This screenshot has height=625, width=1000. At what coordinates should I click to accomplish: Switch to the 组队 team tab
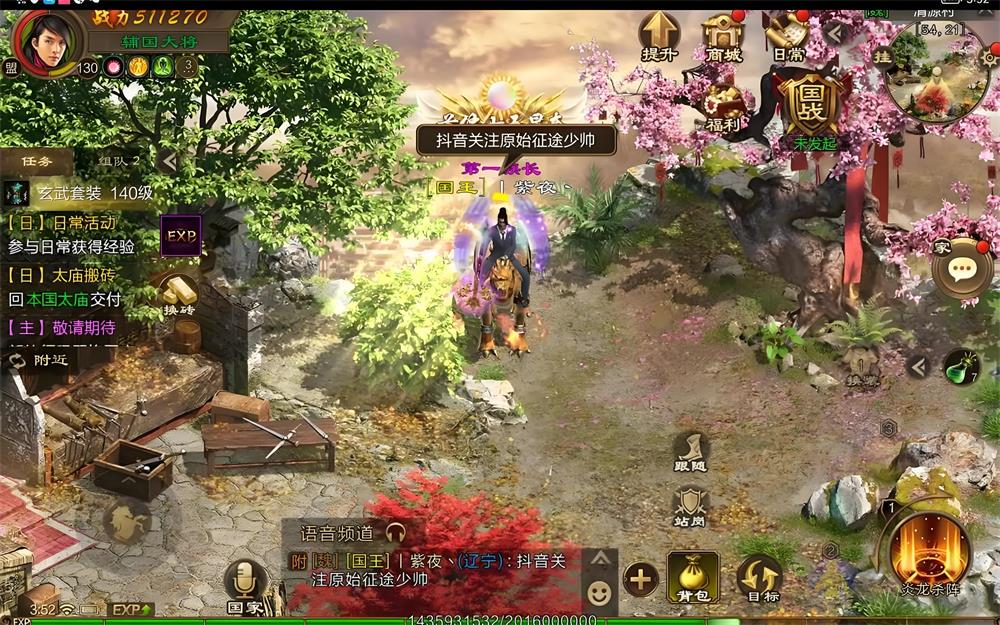[119, 160]
